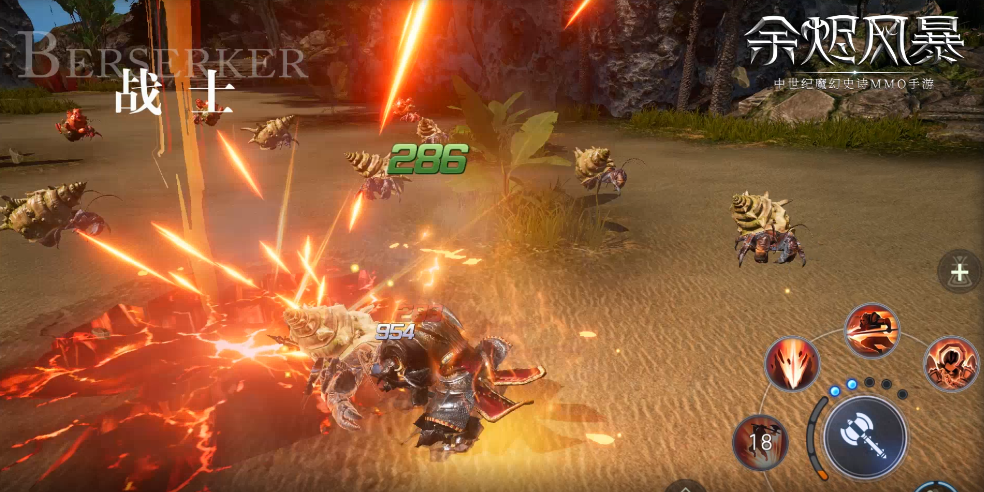Image resolution: width=984 pixels, height=492 pixels.
Task: Open the potion plus button
Action: click(959, 271)
